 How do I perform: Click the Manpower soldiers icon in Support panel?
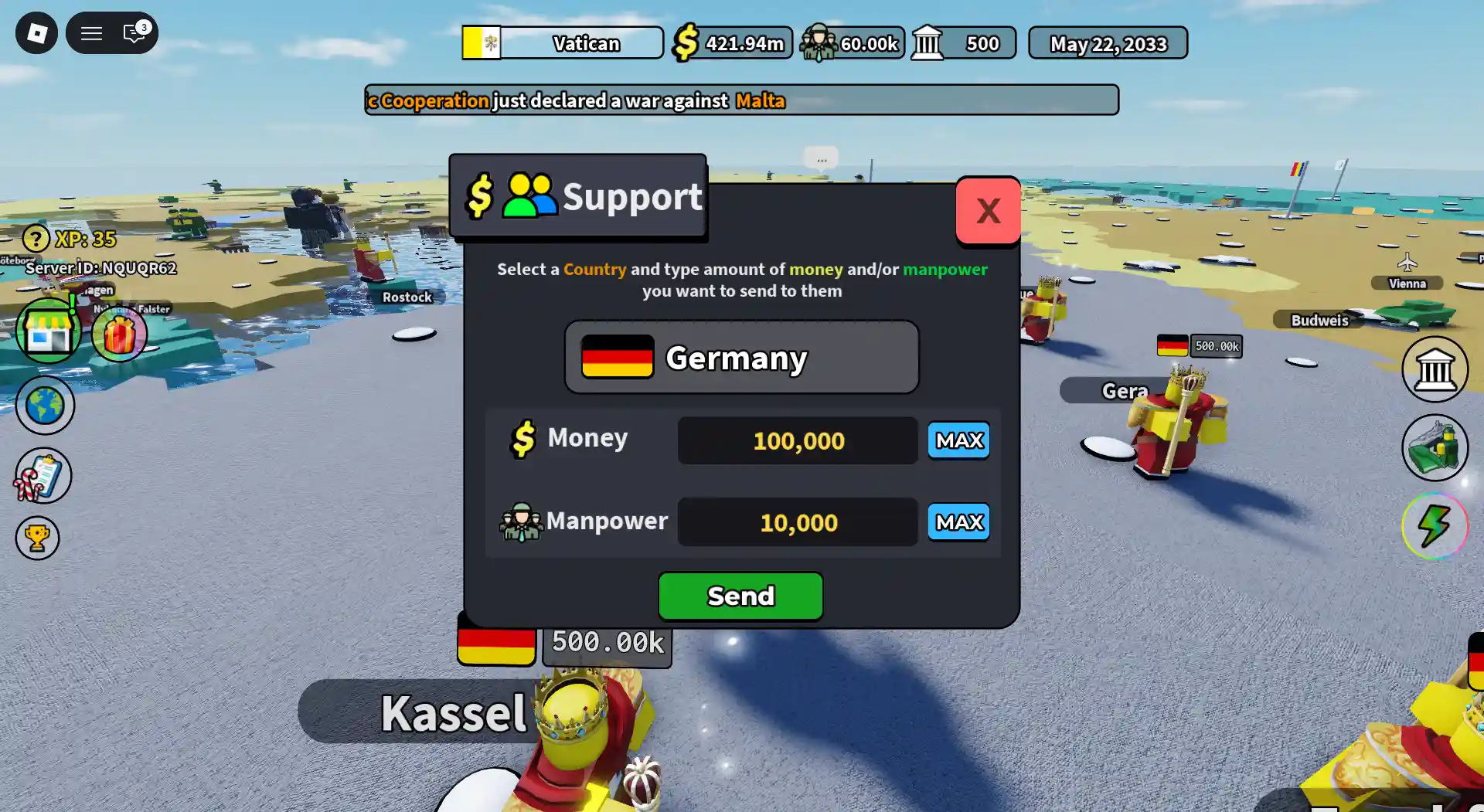pyautogui.click(x=520, y=522)
